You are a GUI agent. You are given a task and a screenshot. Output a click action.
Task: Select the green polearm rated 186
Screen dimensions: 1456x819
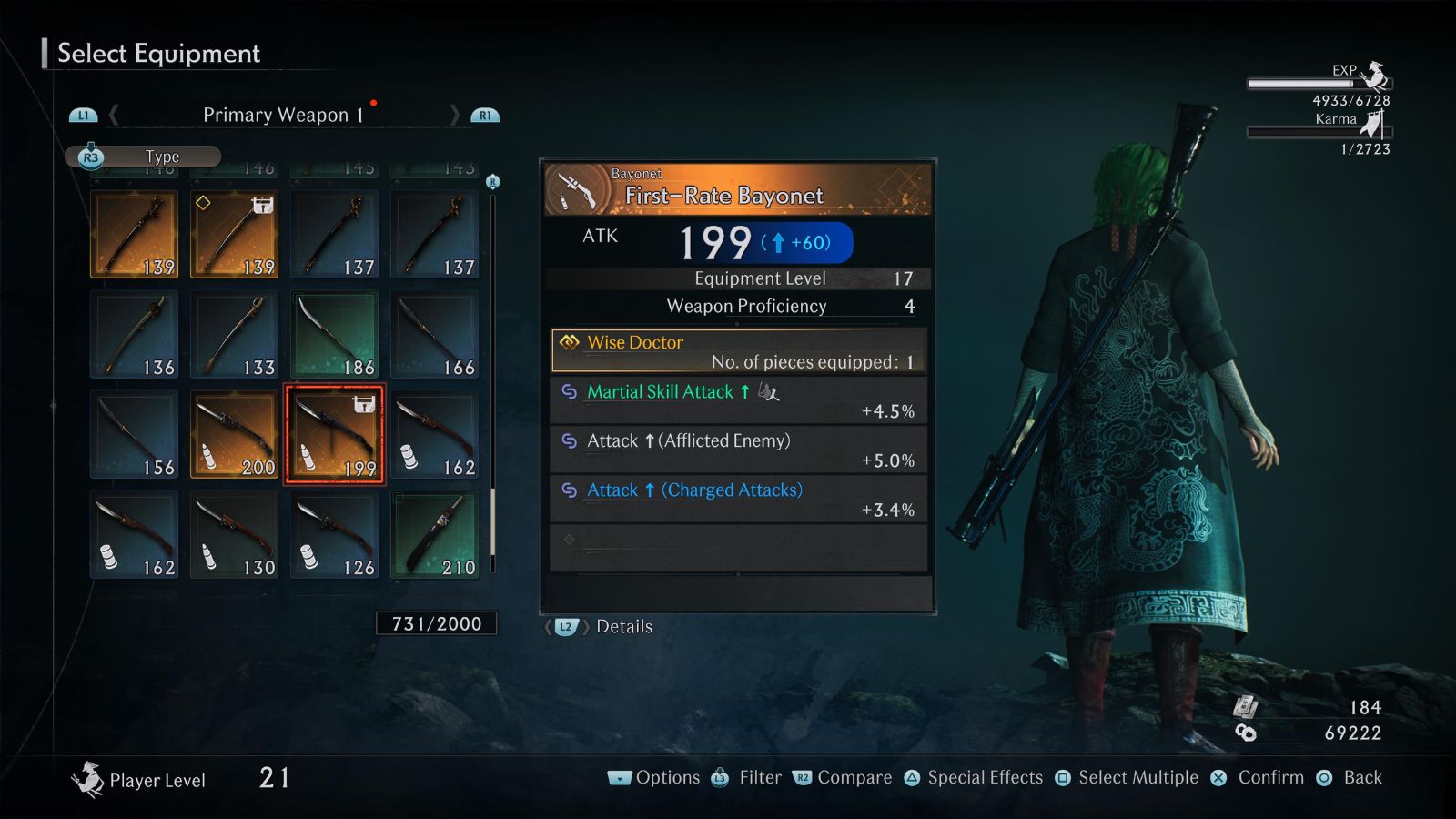[334, 334]
